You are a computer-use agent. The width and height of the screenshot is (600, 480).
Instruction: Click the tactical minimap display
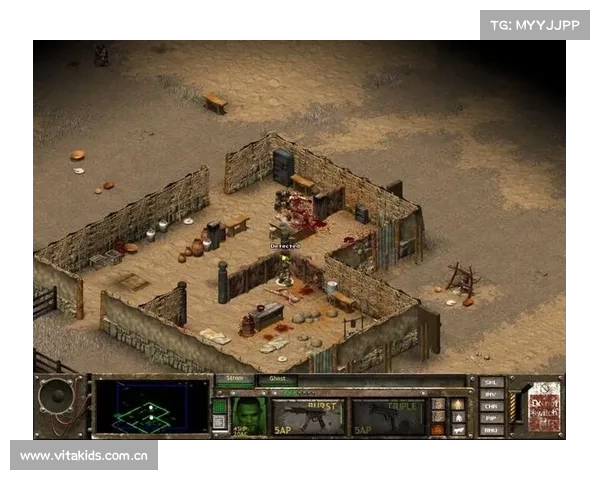point(151,409)
